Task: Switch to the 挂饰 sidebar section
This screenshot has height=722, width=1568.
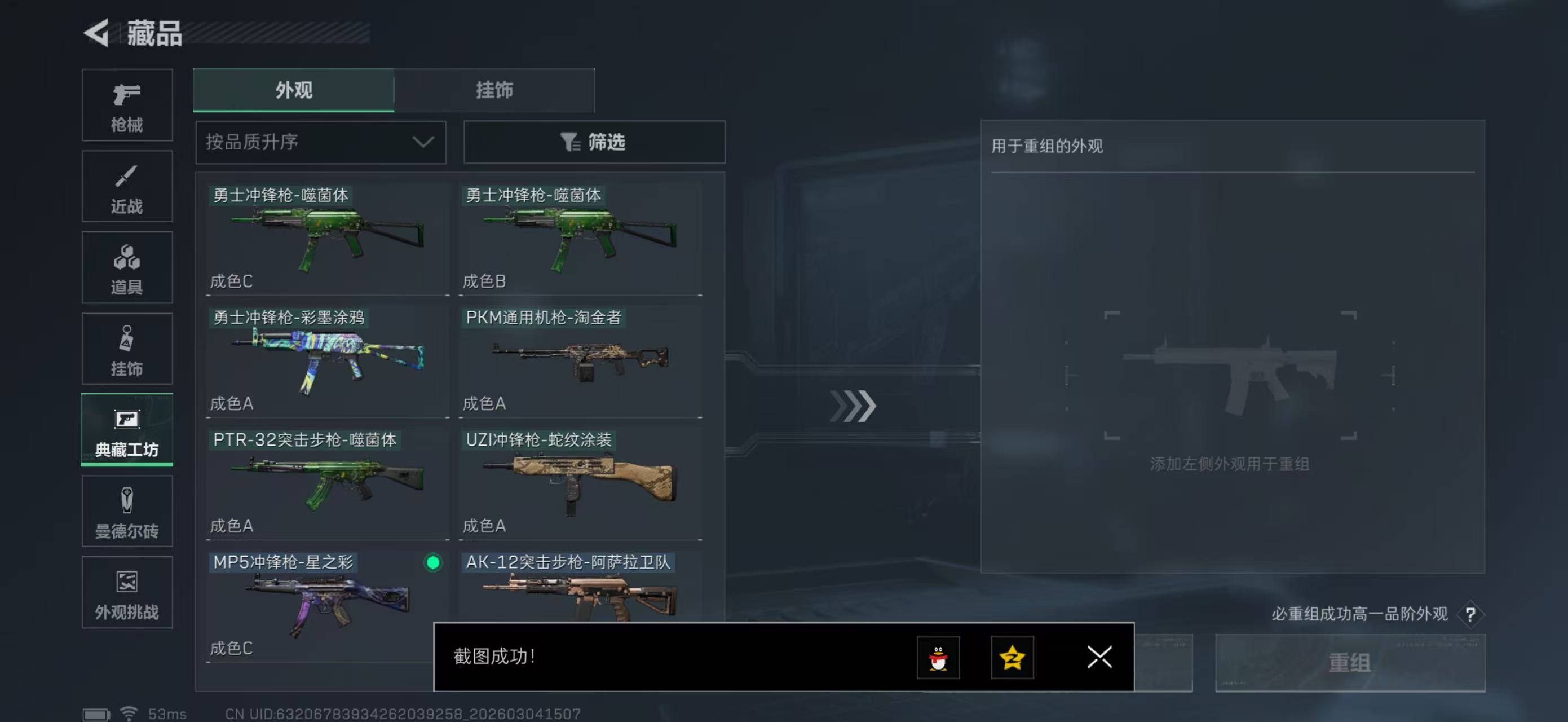Action: [127, 349]
